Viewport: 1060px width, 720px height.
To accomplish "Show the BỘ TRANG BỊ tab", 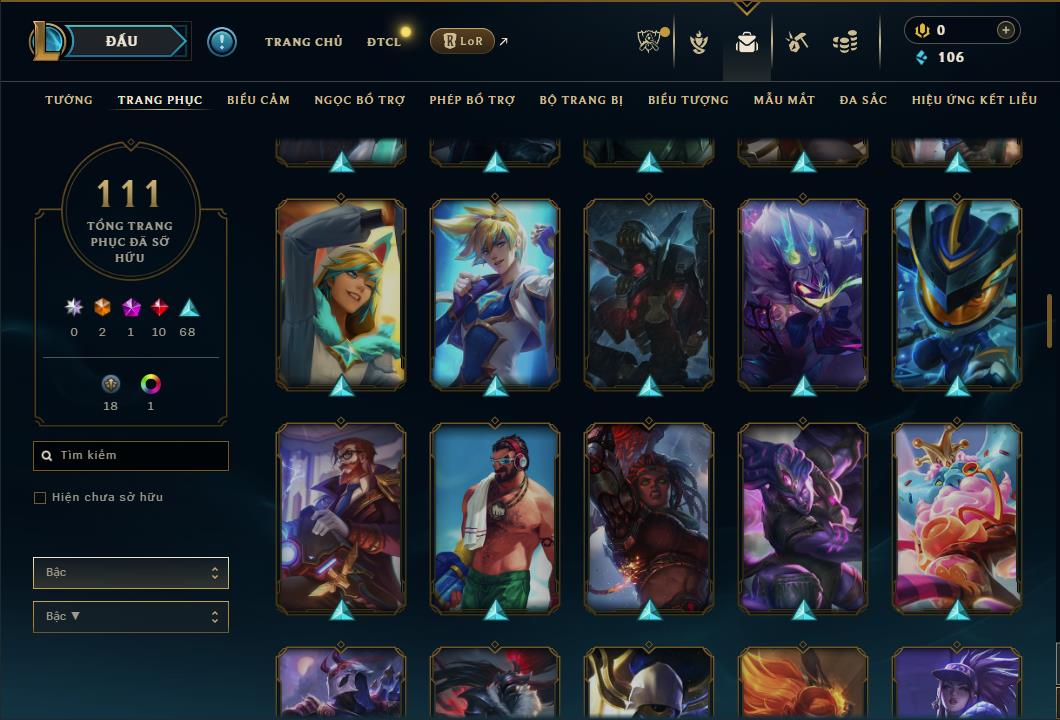I will pyautogui.click(x=581, y=100).
